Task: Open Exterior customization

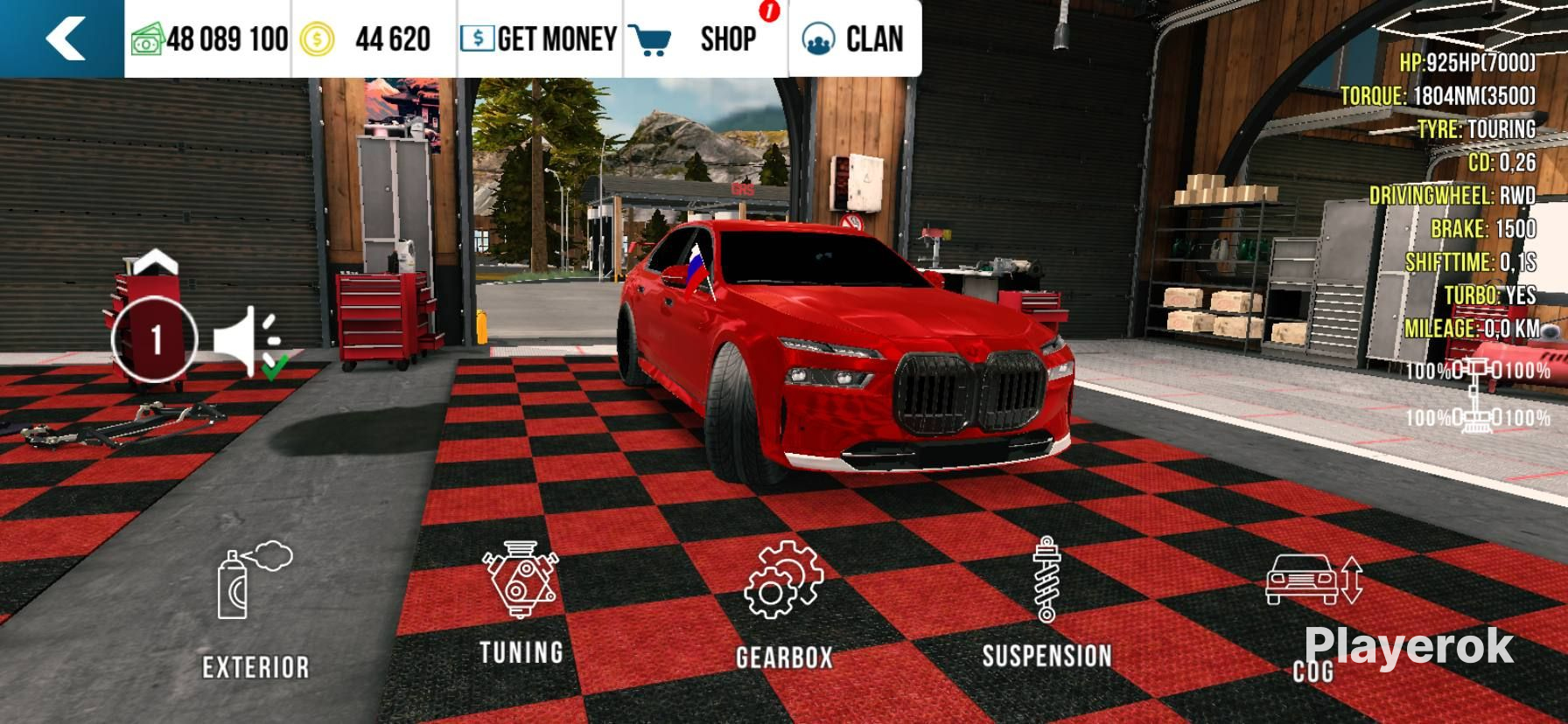Action: pyautogui.click(x=254, y=612)
